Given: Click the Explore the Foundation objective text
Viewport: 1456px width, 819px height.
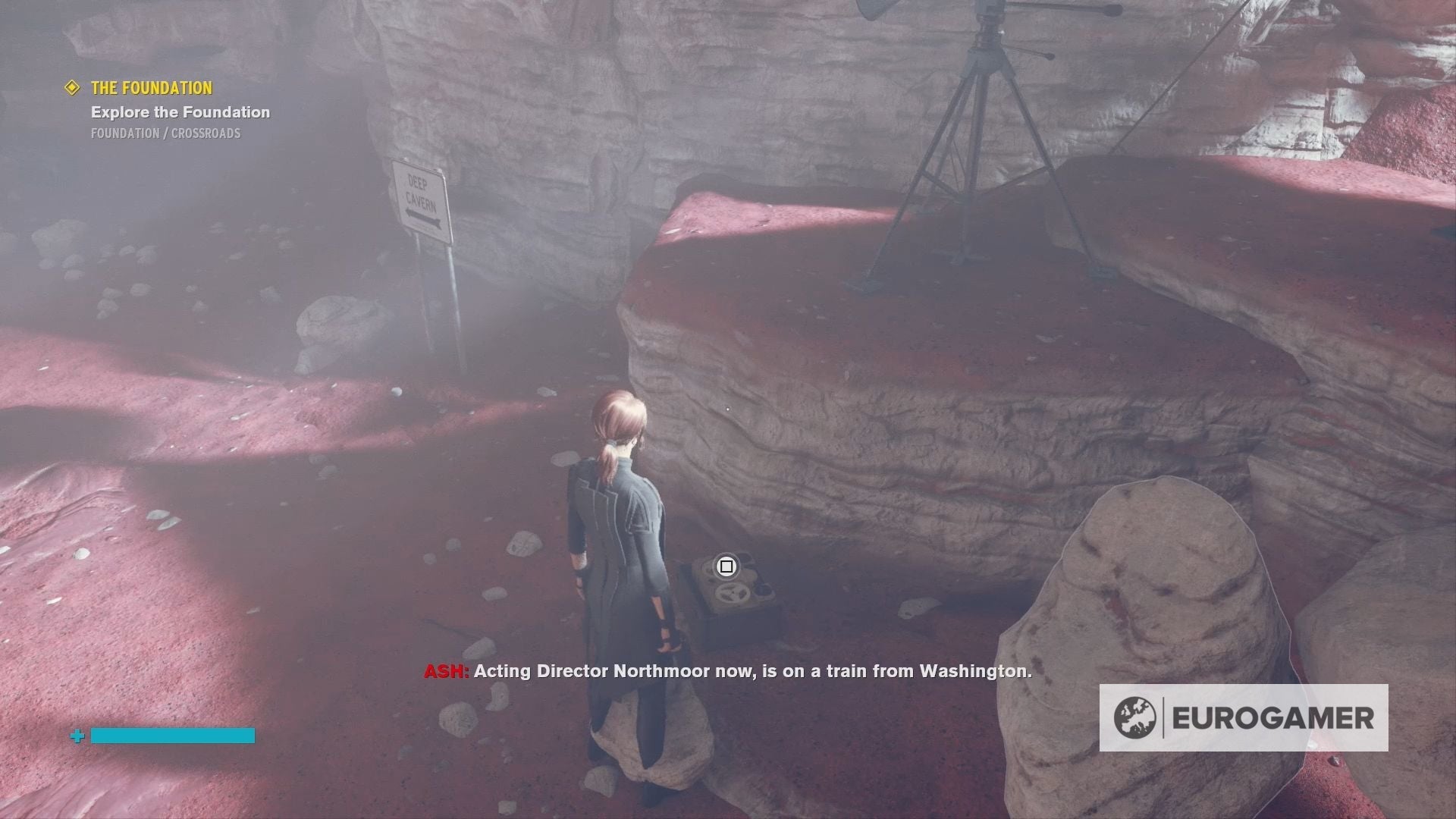Looking at the screenshot, I should pos(180,112).
